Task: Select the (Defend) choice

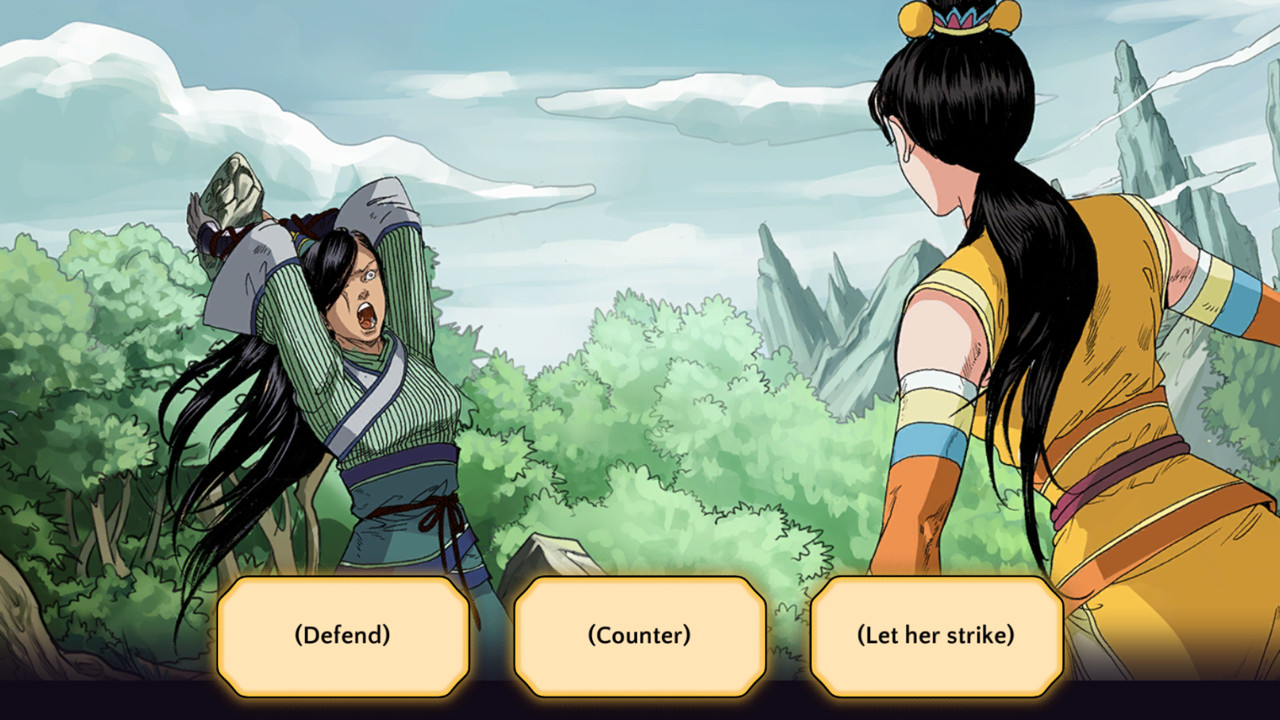Action: point(343,634)
